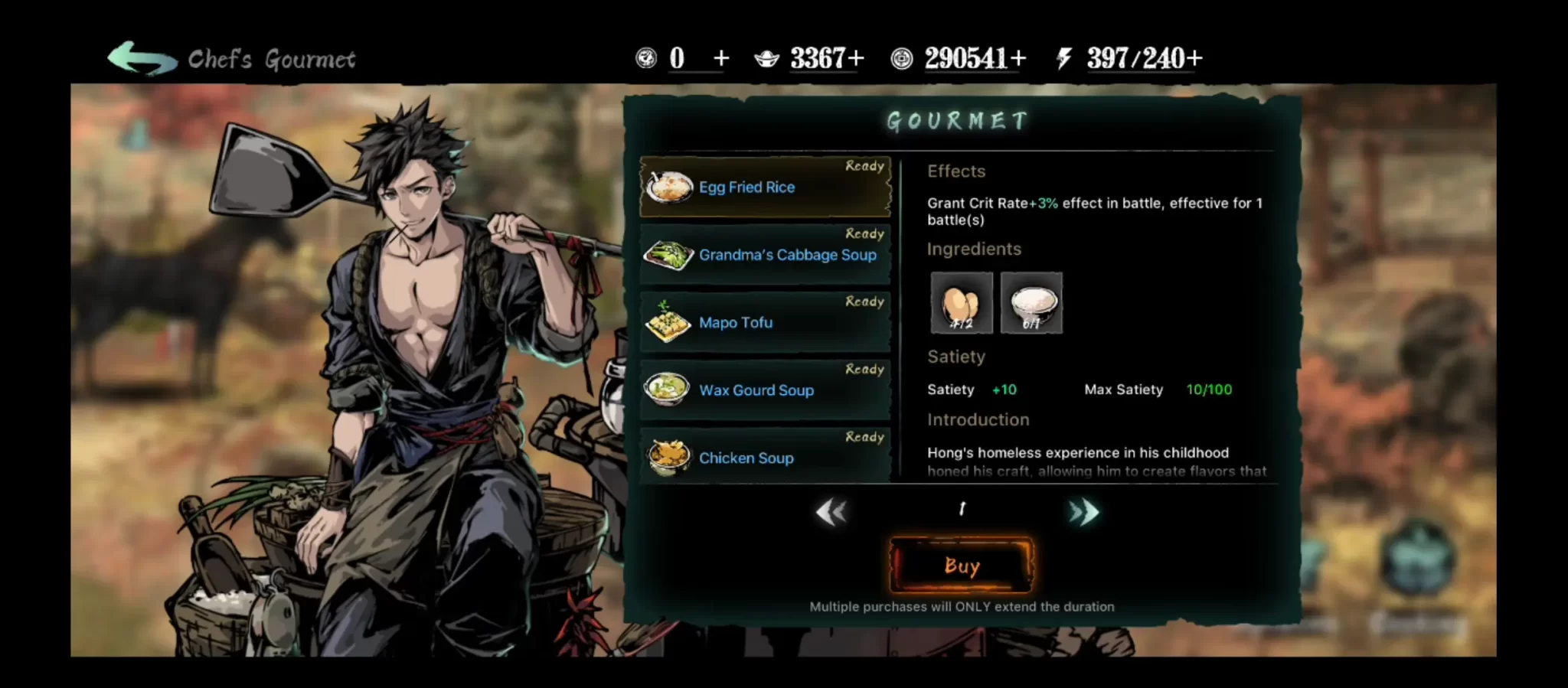
Task: Add more copper coins via plus
Action: click(x=1018, y=58)
